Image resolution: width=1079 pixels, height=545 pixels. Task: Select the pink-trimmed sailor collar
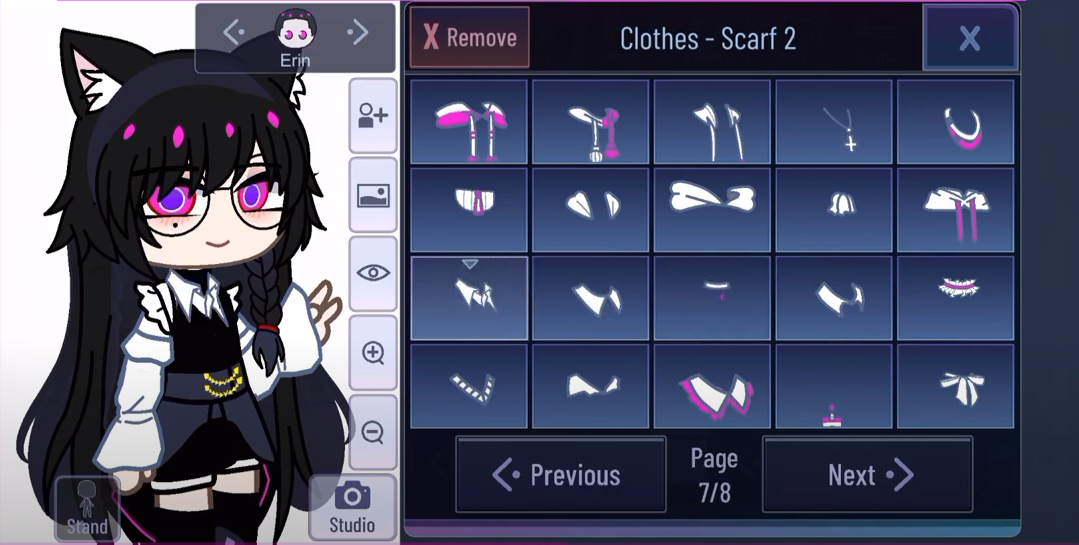pyautogui.click(x=712, y=388)
